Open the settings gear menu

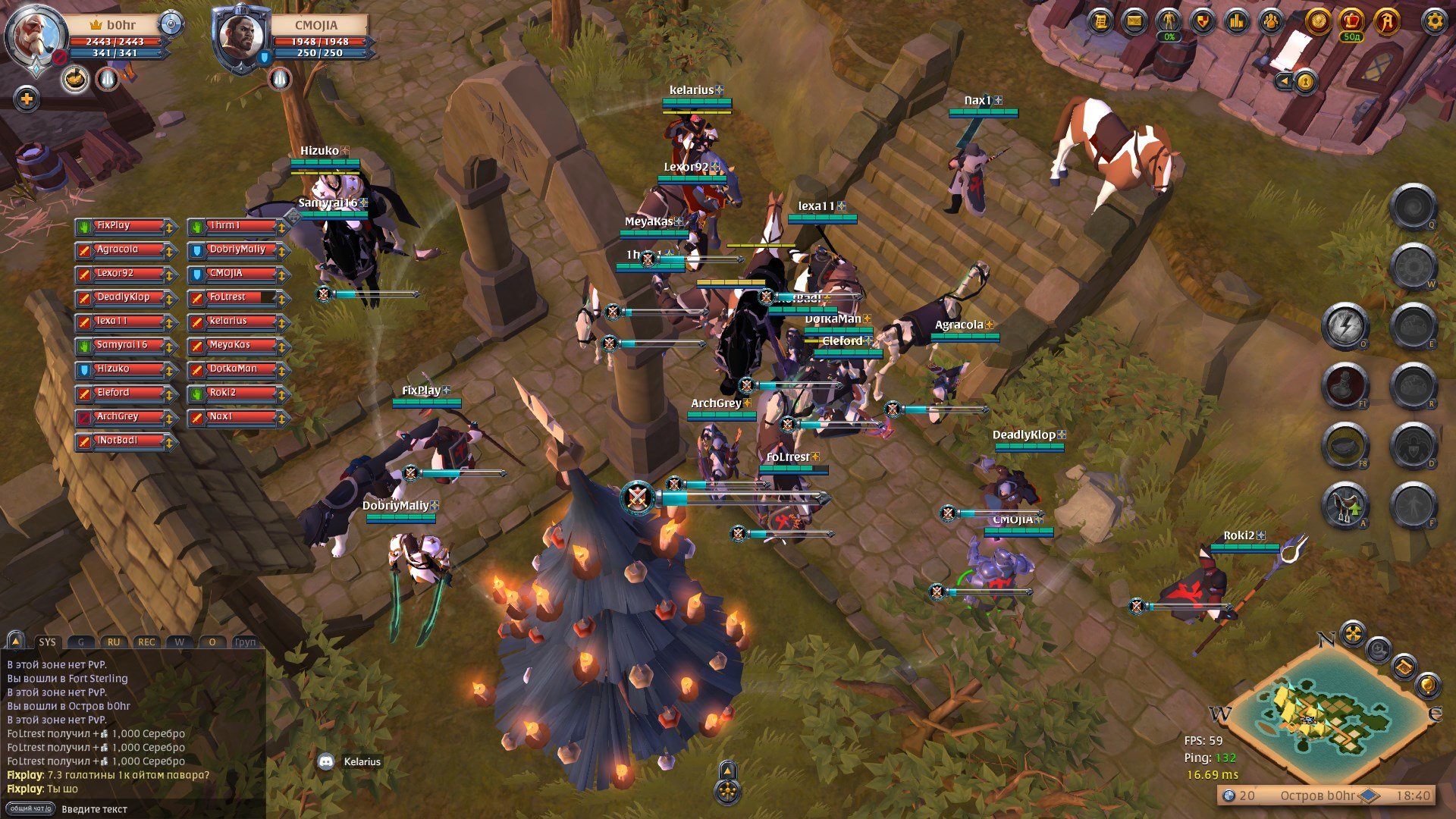(1434, 21)
